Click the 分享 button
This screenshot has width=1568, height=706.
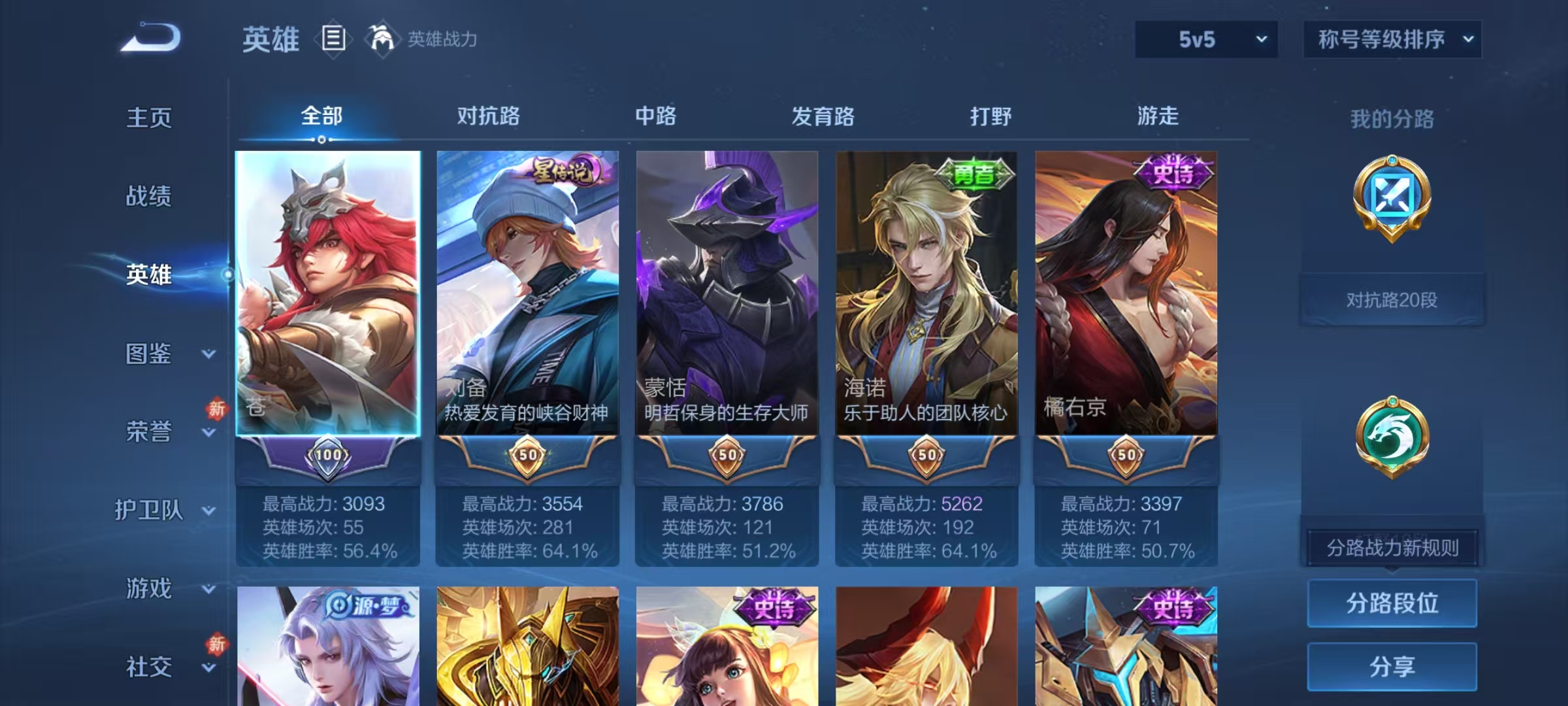1392,666
